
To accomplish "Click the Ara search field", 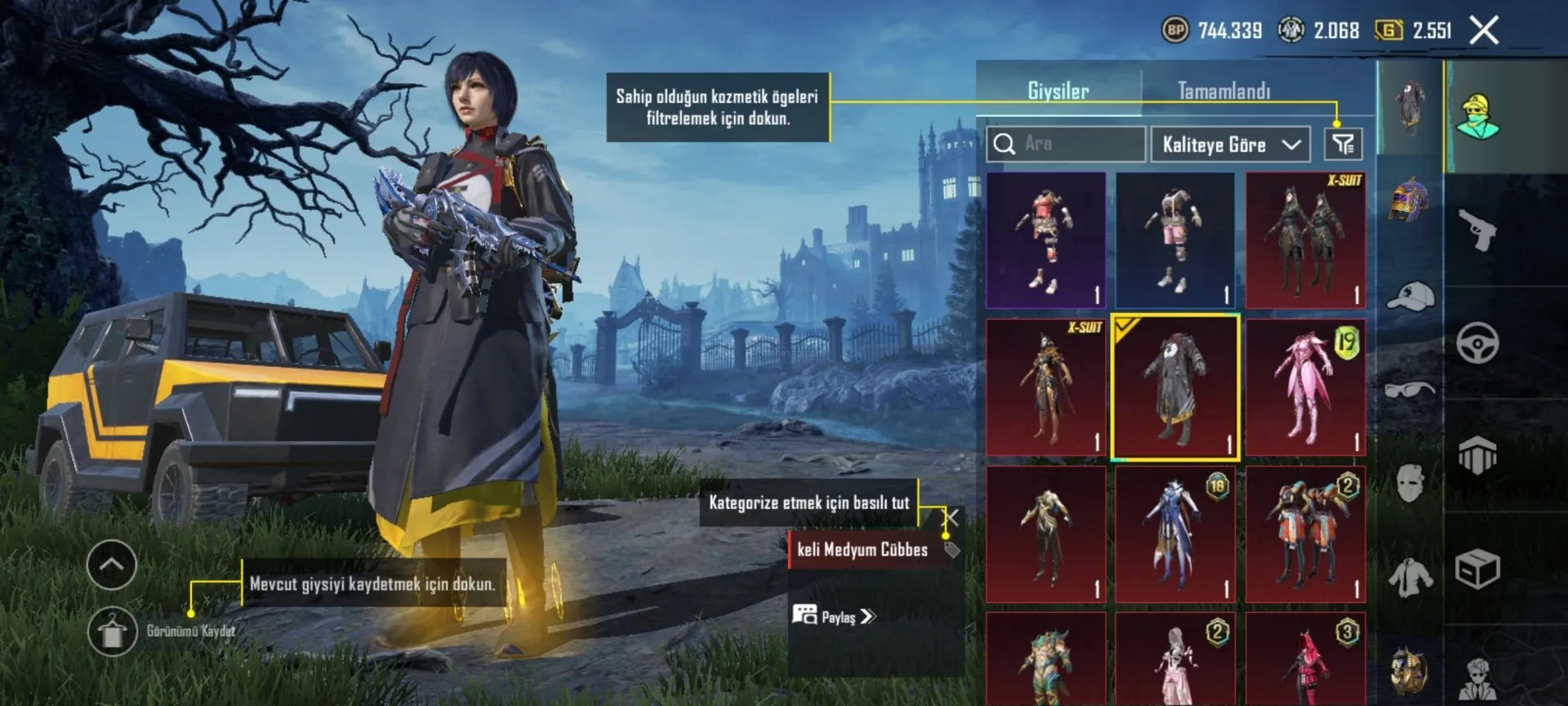I will (x=1065, y=144).
